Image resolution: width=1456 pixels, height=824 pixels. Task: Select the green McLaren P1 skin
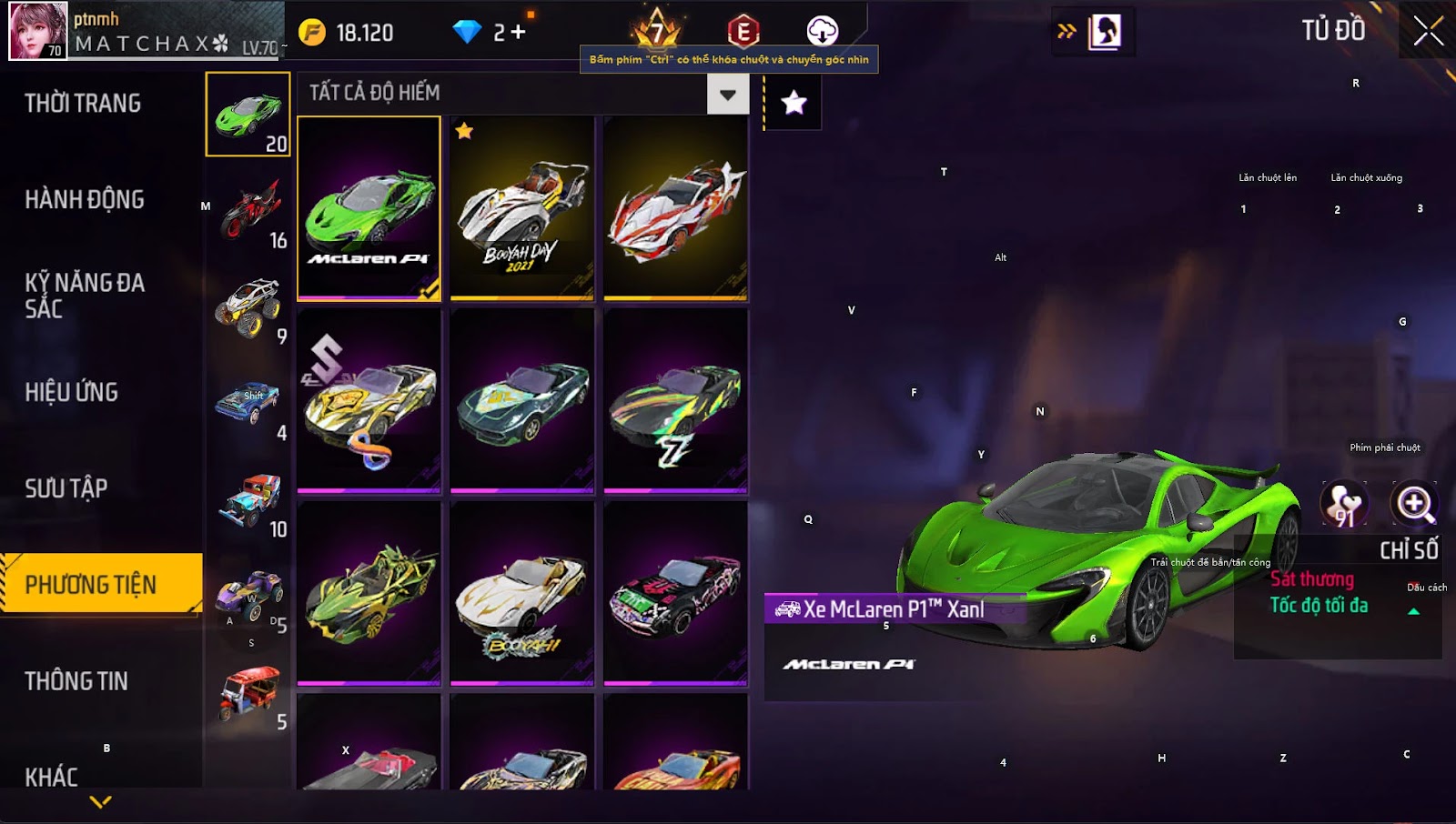click(x=369, y=207)
